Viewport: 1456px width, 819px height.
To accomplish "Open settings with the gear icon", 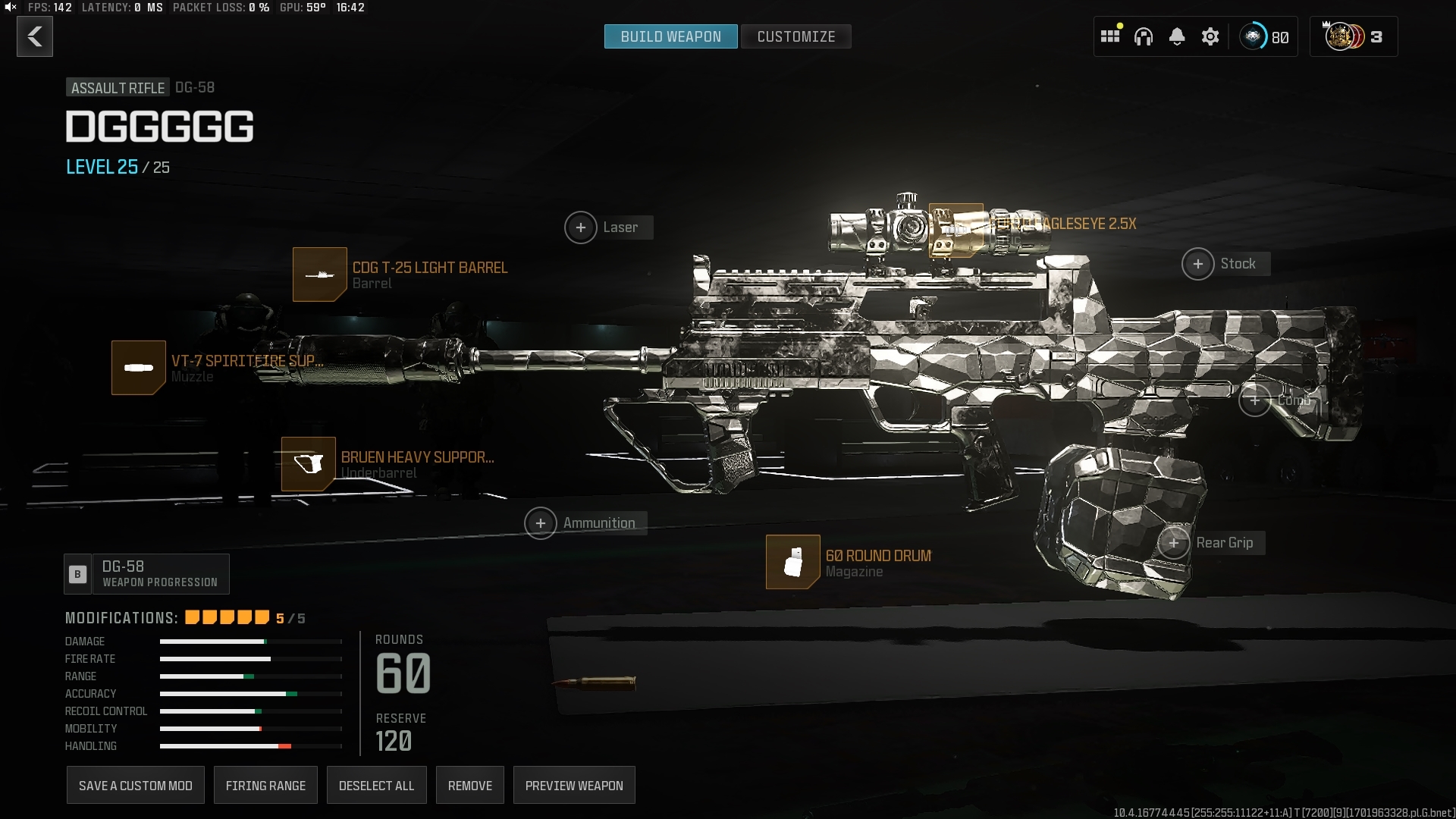I will (1210, 36).
